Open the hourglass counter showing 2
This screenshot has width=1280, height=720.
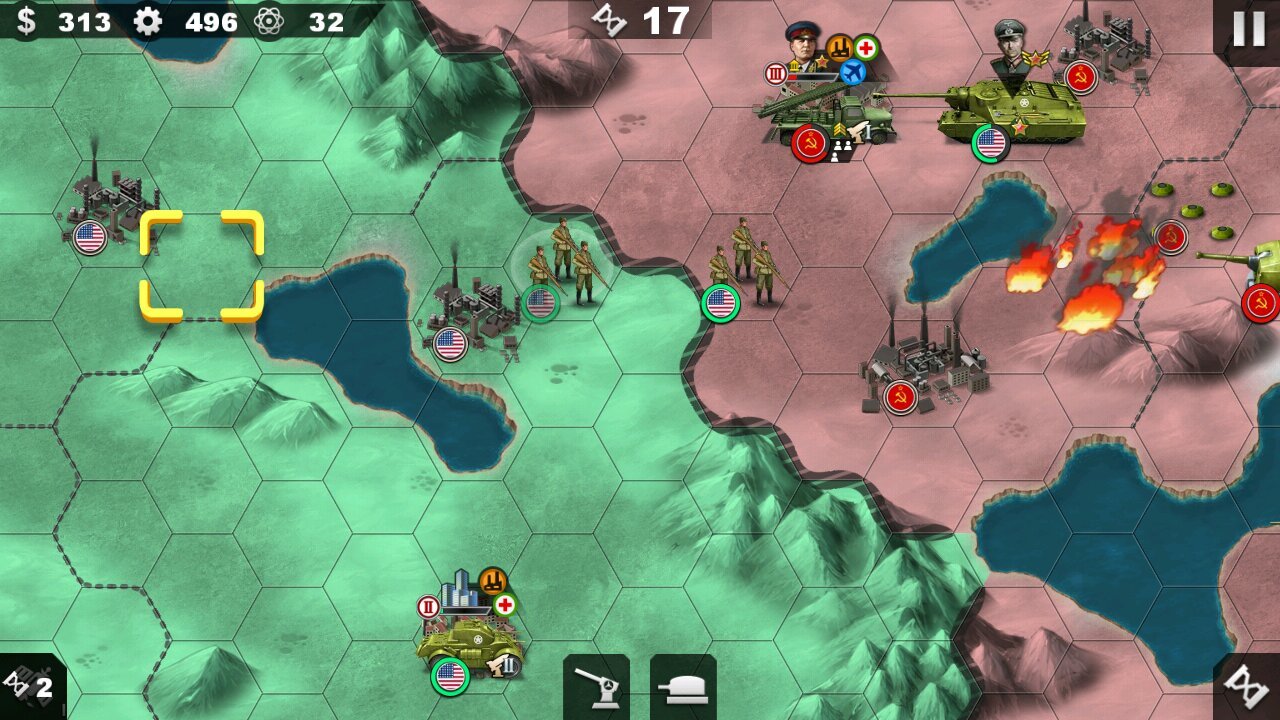32,686
